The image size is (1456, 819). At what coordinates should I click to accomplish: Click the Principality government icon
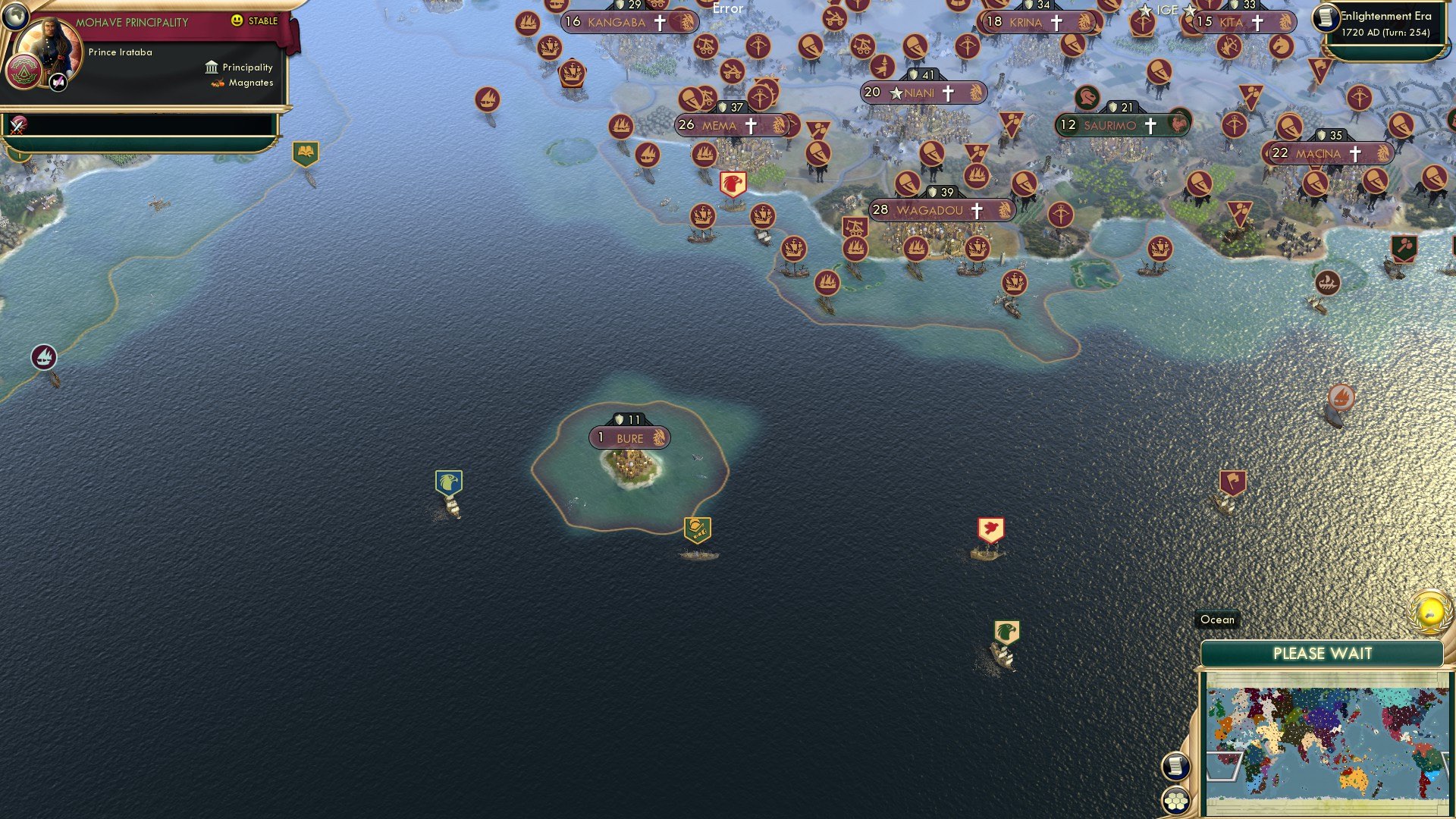pyautogui.click(x=211, y=67)
